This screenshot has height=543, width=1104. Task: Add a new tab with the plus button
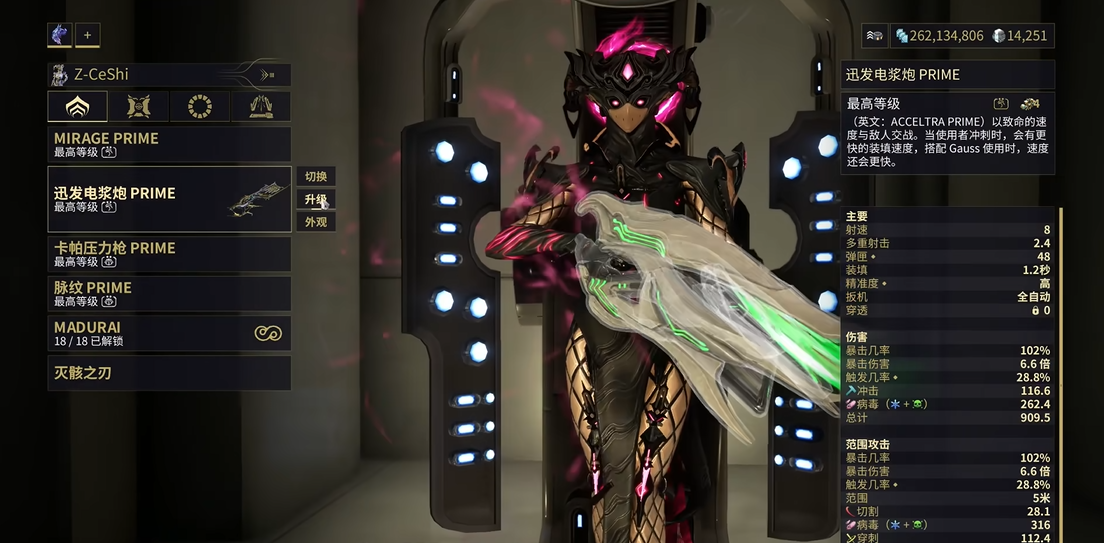pos(87,35)
